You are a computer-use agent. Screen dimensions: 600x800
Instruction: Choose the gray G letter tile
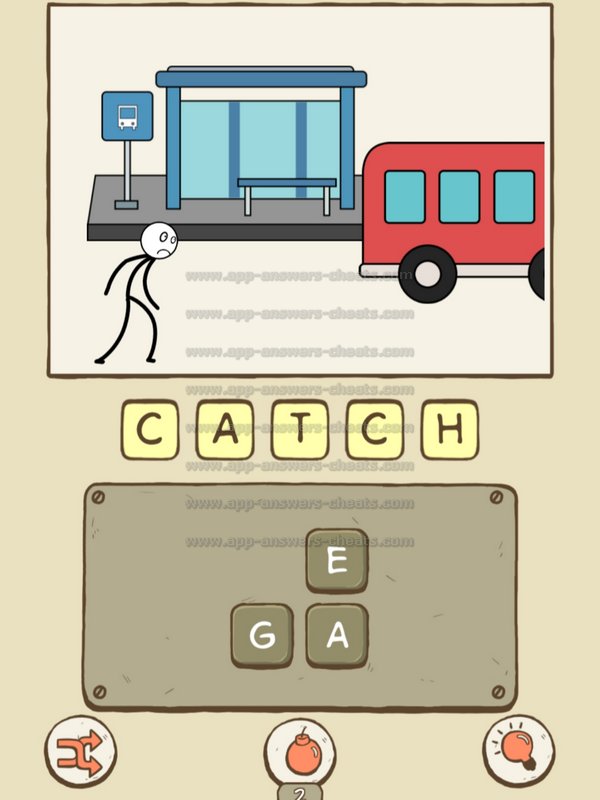click(262, 635)
